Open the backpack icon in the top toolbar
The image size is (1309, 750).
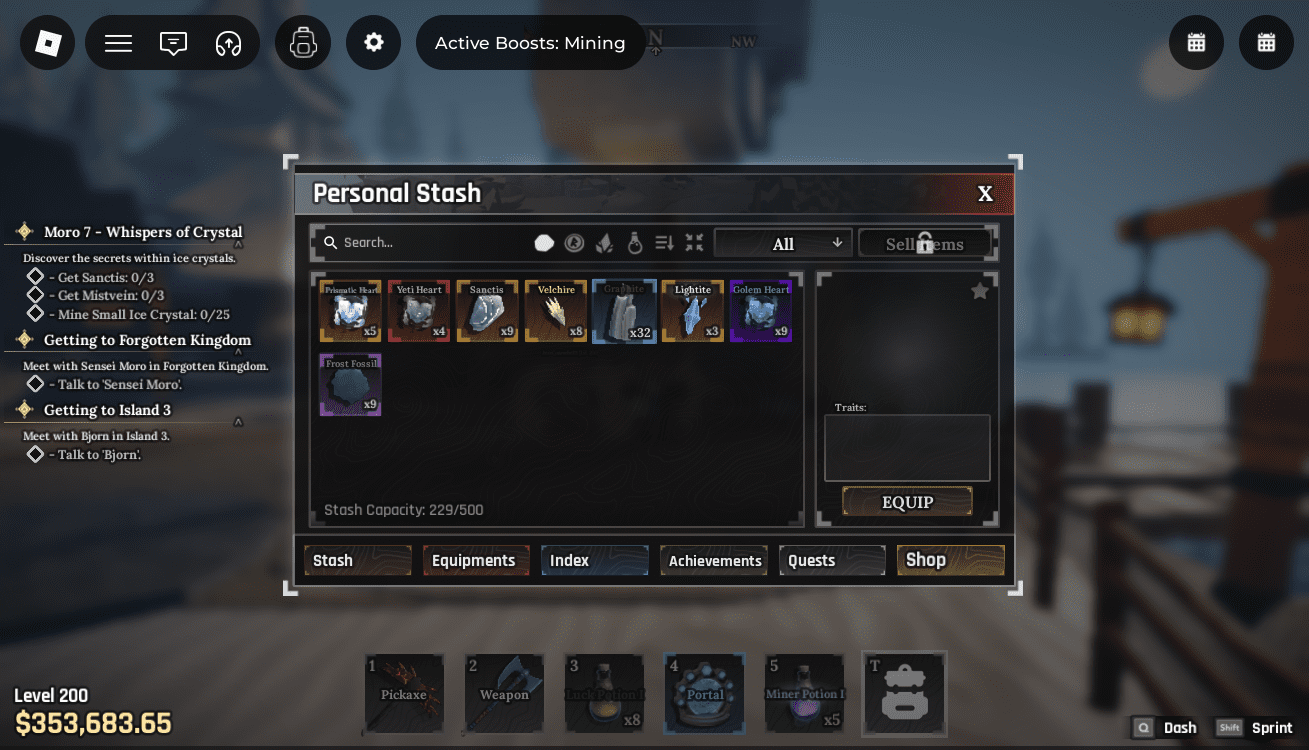tap(302, 42)
